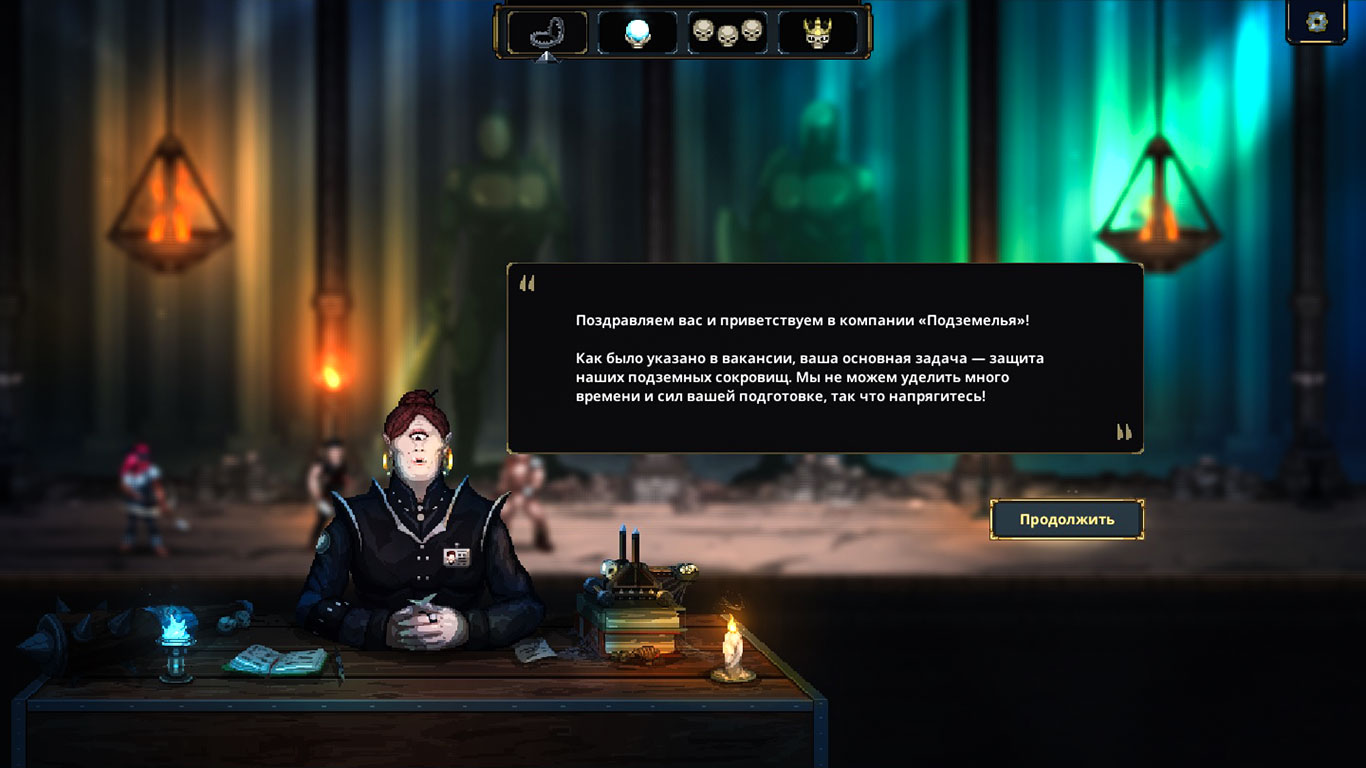Pick the crowned skull icon

pos(818,32)
